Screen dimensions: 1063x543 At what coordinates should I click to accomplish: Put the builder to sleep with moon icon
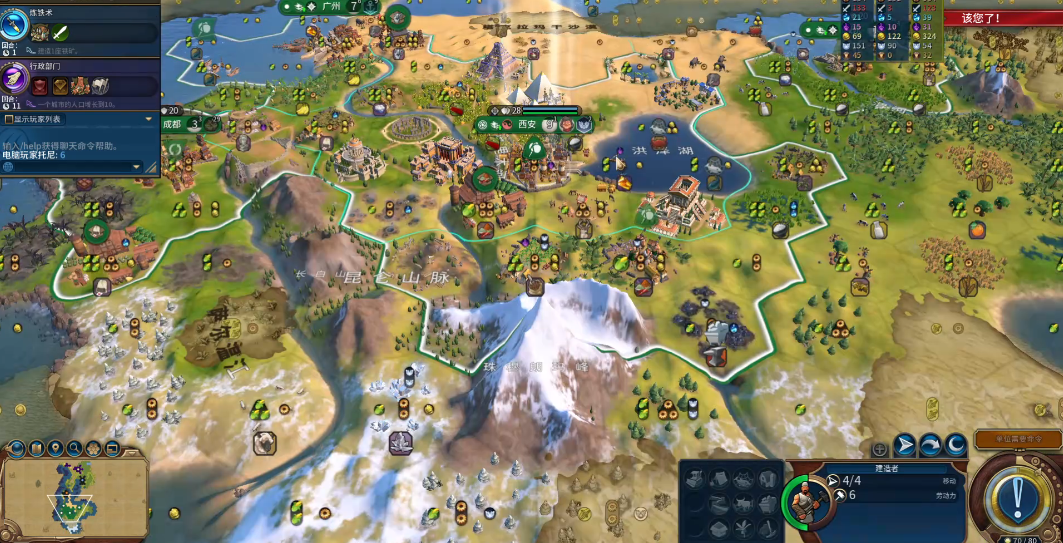[956, 445]
